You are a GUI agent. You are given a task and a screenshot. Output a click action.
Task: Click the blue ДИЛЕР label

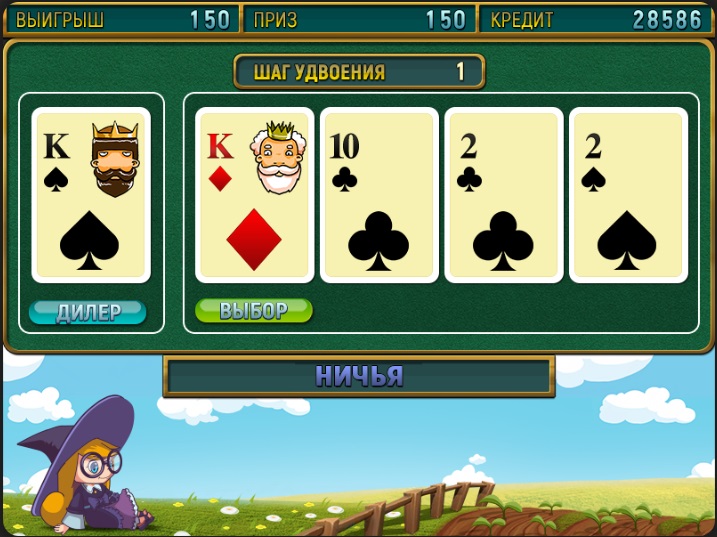(88, 312)
